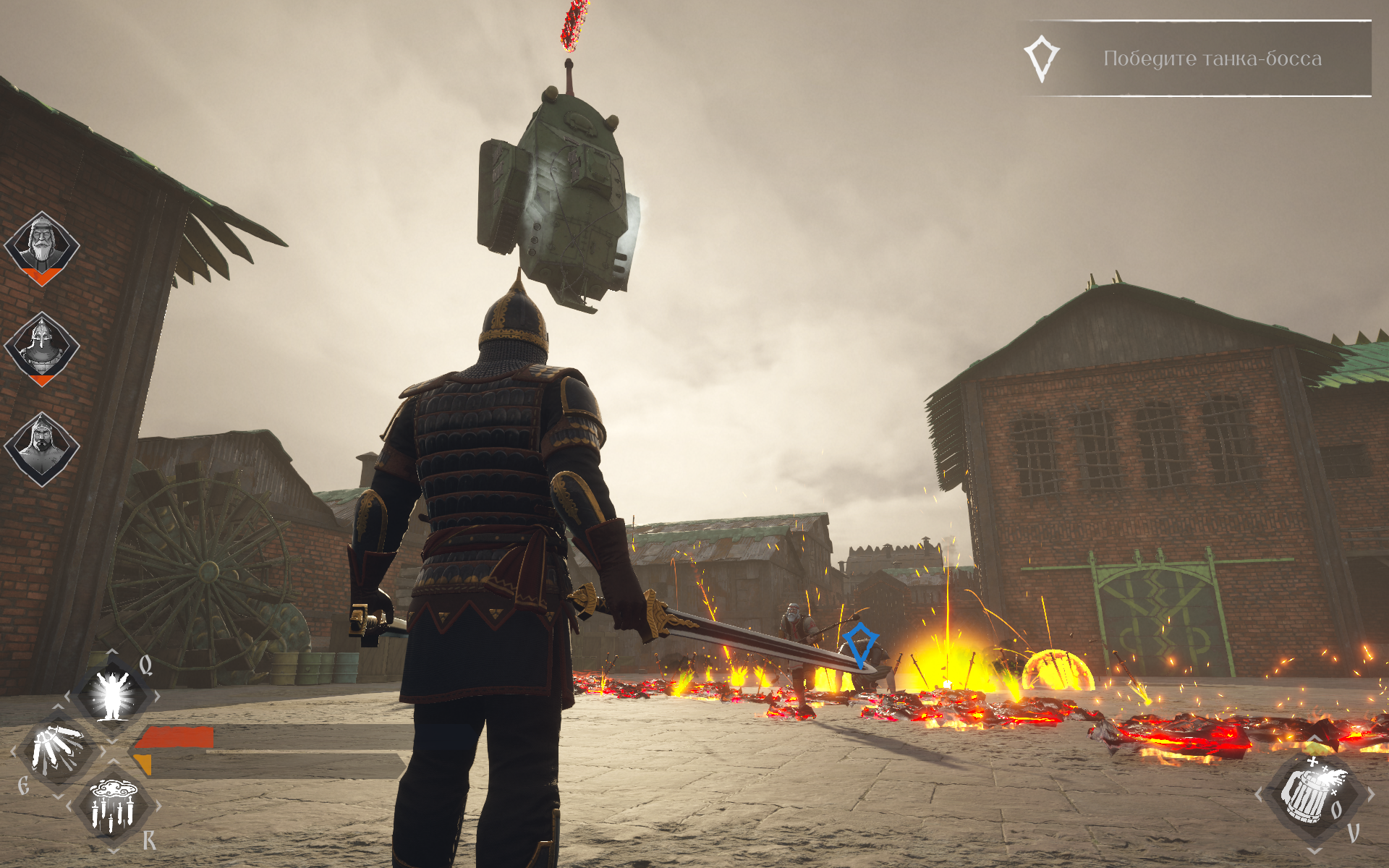
Task: Switch to the helmeted knight portrait
Action: [42, 346]
